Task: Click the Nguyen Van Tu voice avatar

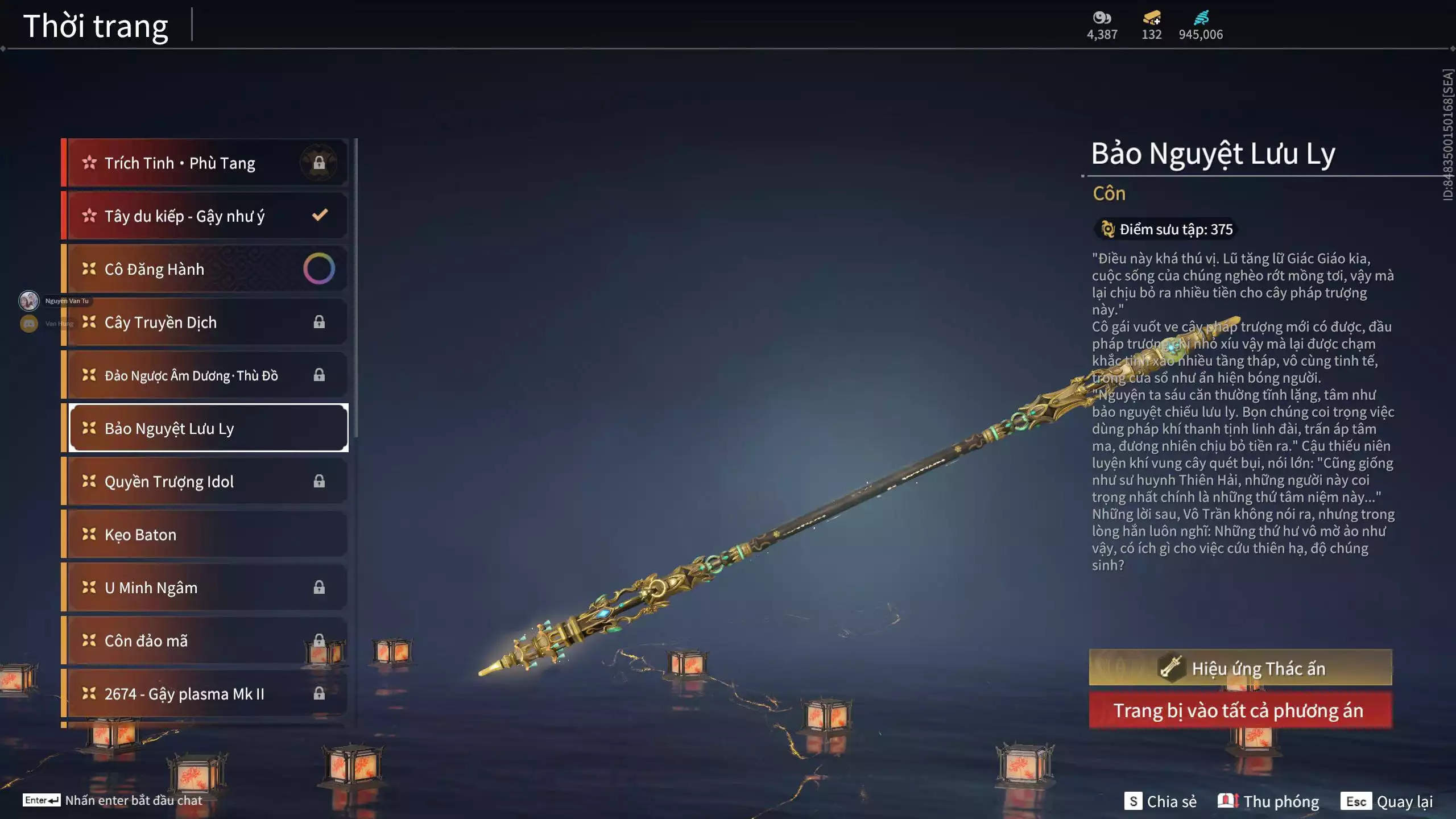Action: 29,300
